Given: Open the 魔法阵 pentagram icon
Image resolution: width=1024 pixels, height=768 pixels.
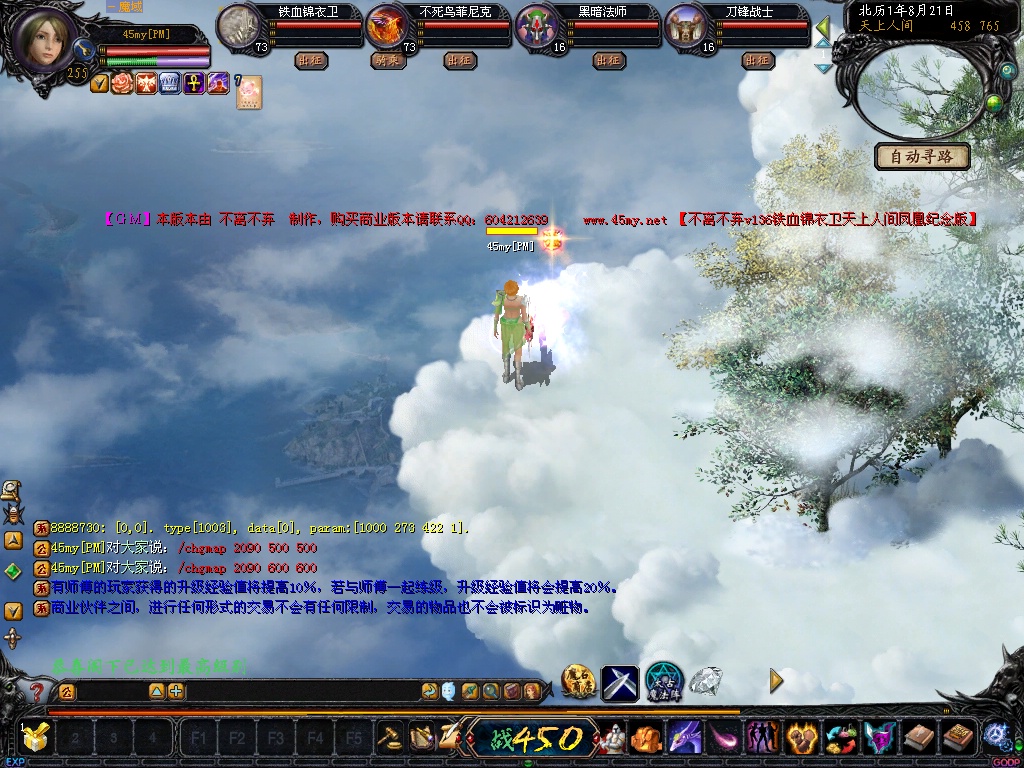Looking at the screenshot, I should click(664, 682).
